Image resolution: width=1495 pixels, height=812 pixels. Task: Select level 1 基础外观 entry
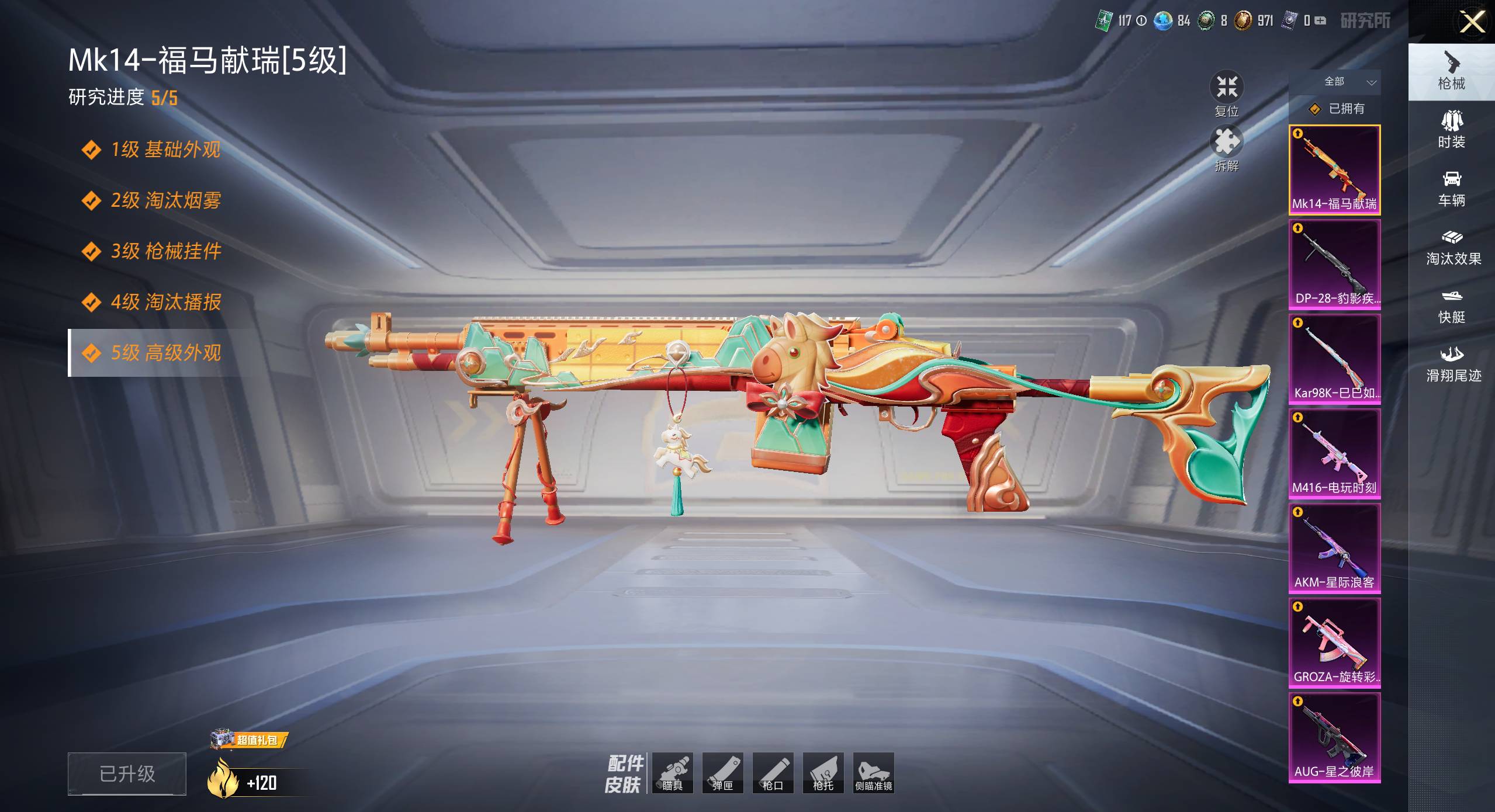coord(165,150)
